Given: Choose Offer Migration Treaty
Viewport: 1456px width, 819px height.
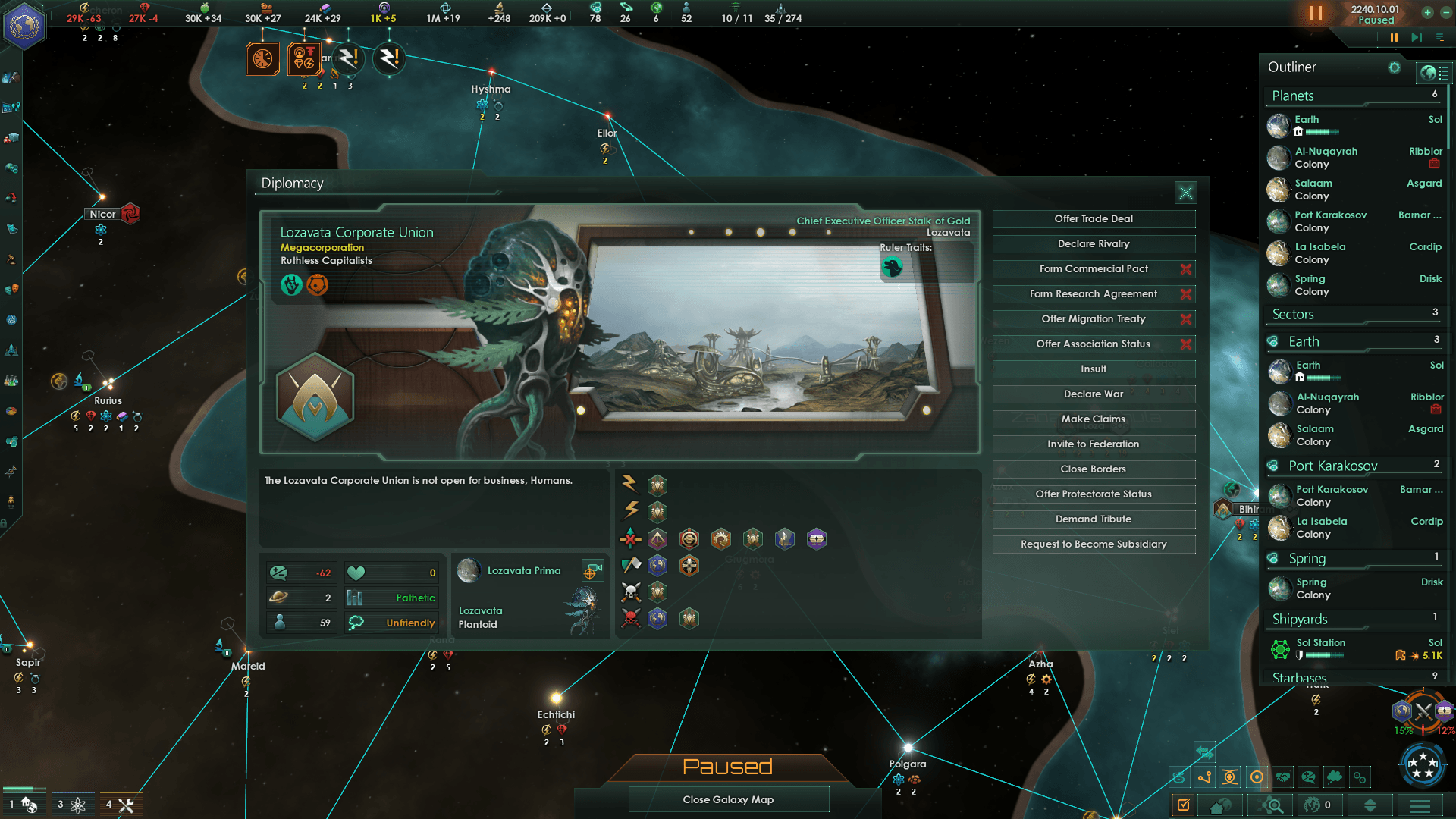Looking at the screenshot, I should click(x=1094, y=319).
